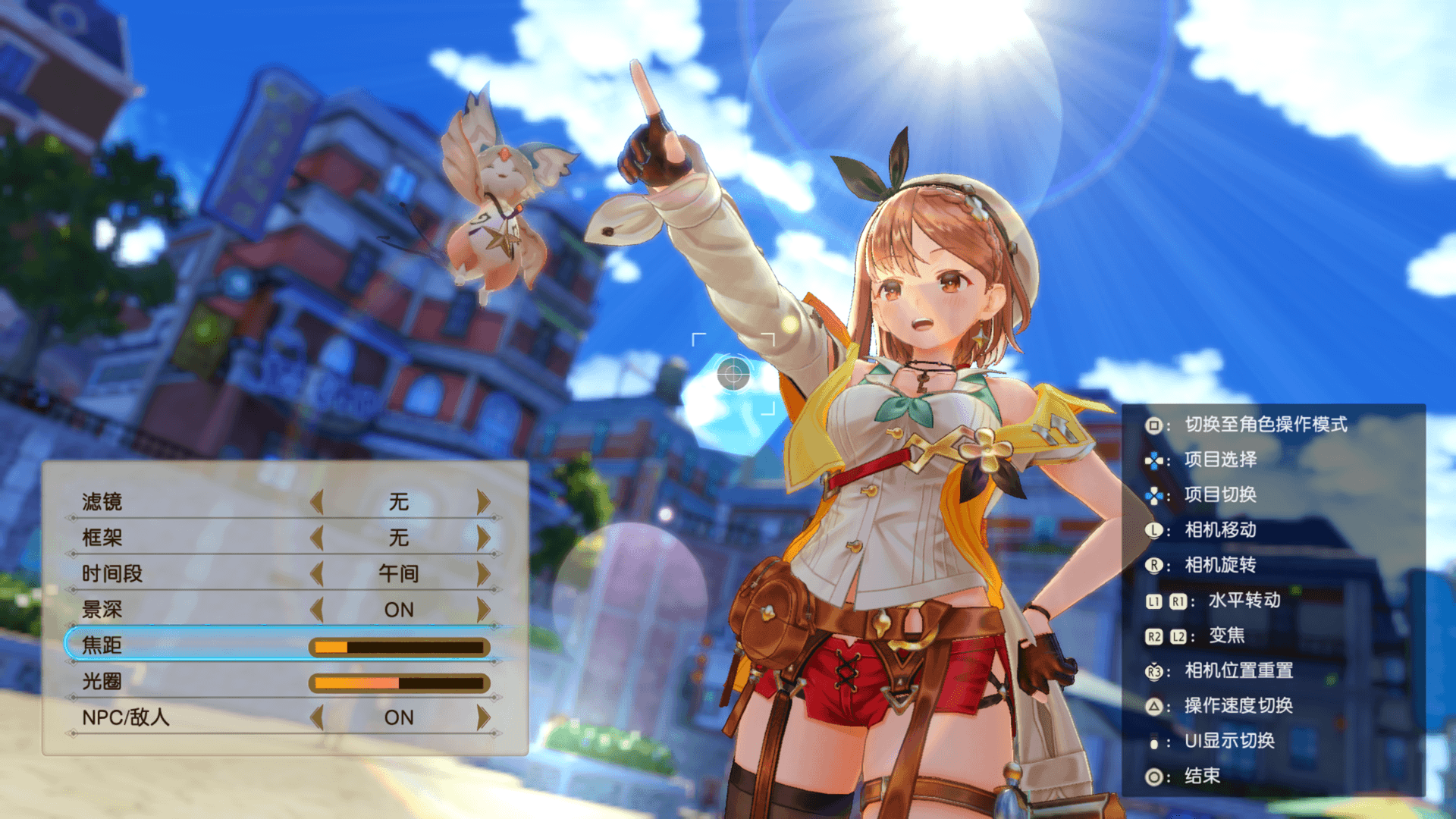1456x819 pixels.
Task: Advance 框架 frame with right arrow
Action: (483, 538)
